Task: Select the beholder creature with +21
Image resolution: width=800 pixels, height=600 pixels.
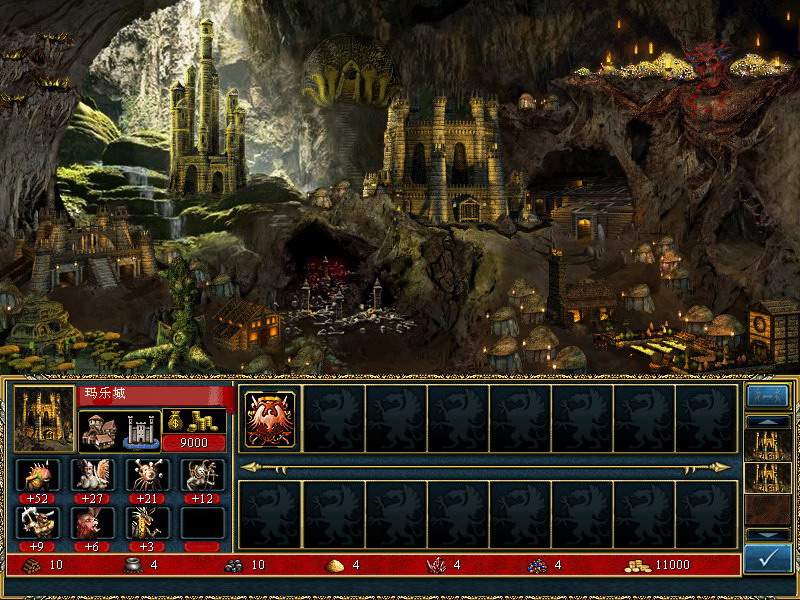Action: pos(147,476)
